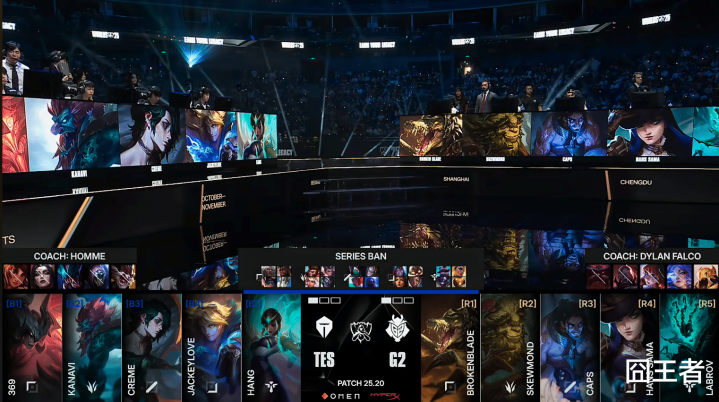Choose Skewmond's R2 pick card
The height and width of the screenshot is (402, 719).
pyautogui.click(x=510, y=345)
